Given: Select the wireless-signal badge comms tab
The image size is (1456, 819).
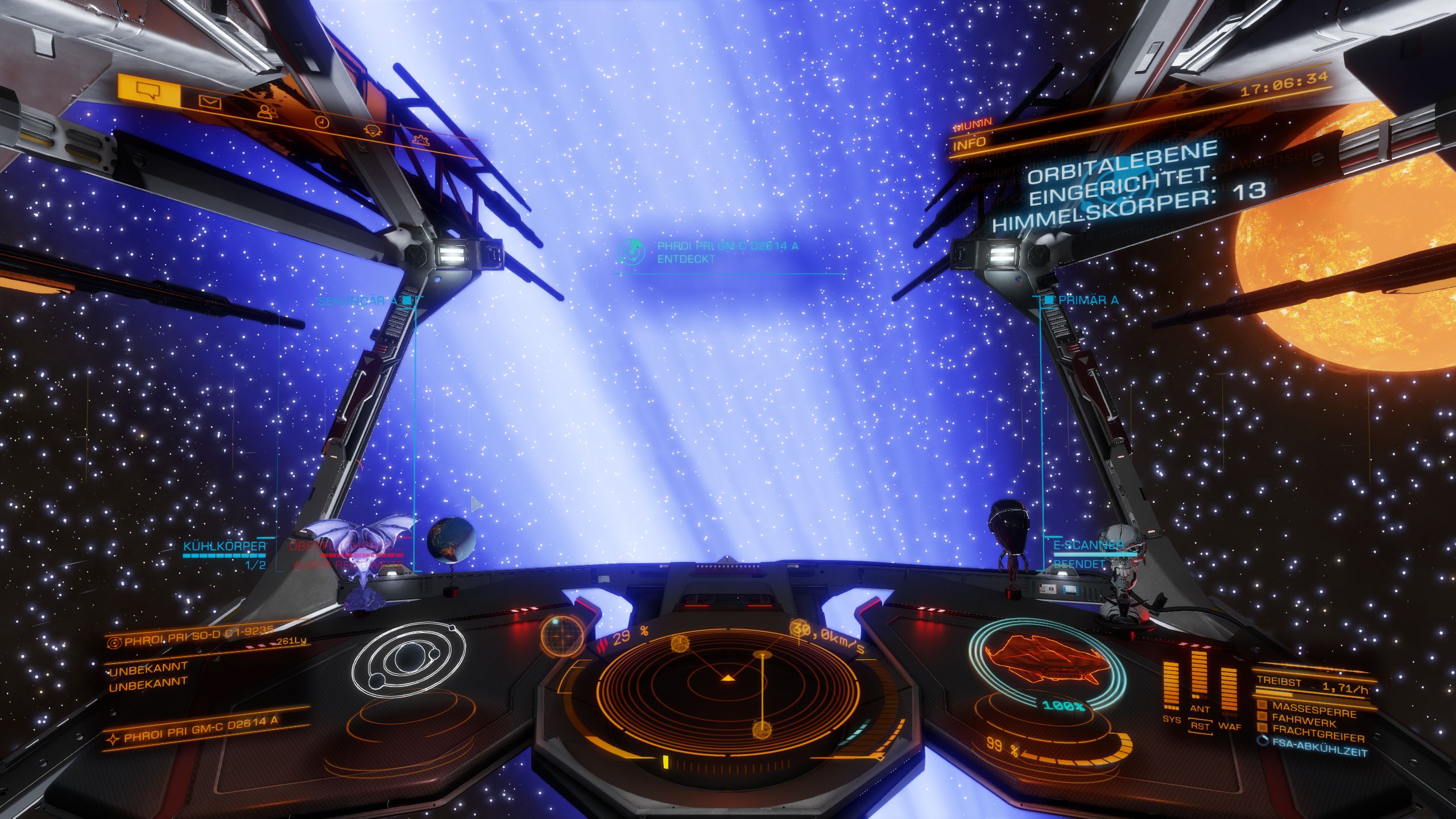Looking at the screenshot, I should tap(372, 130).
